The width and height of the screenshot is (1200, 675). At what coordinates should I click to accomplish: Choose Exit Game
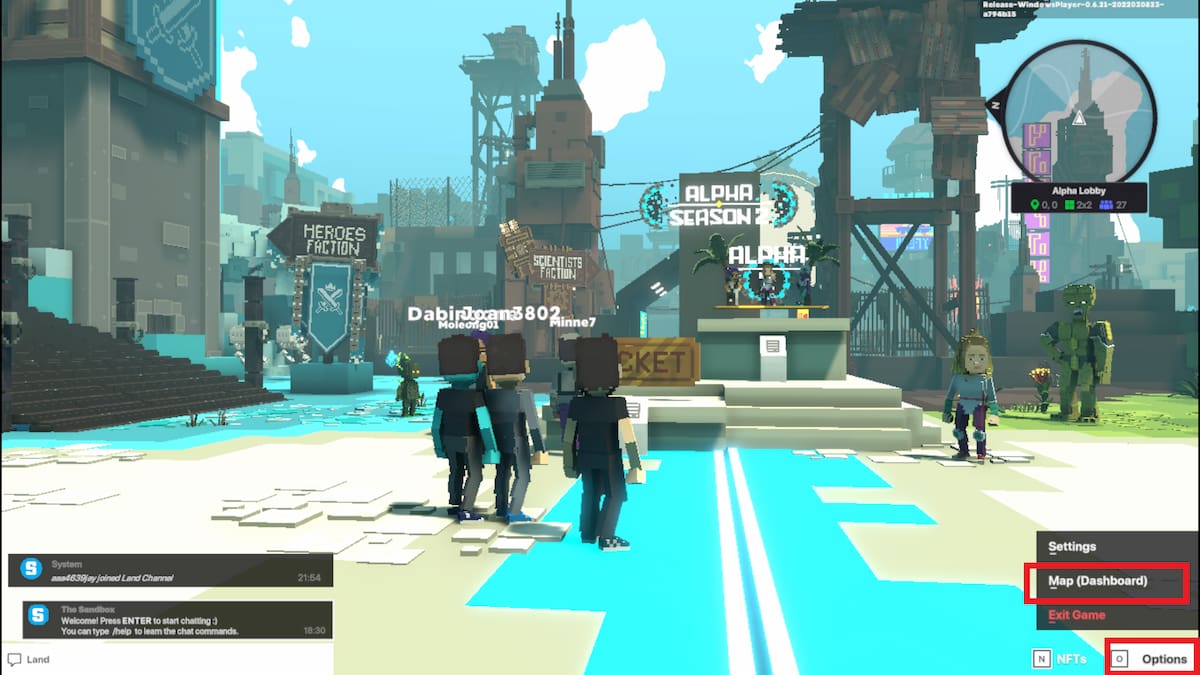click(1076, 615)
